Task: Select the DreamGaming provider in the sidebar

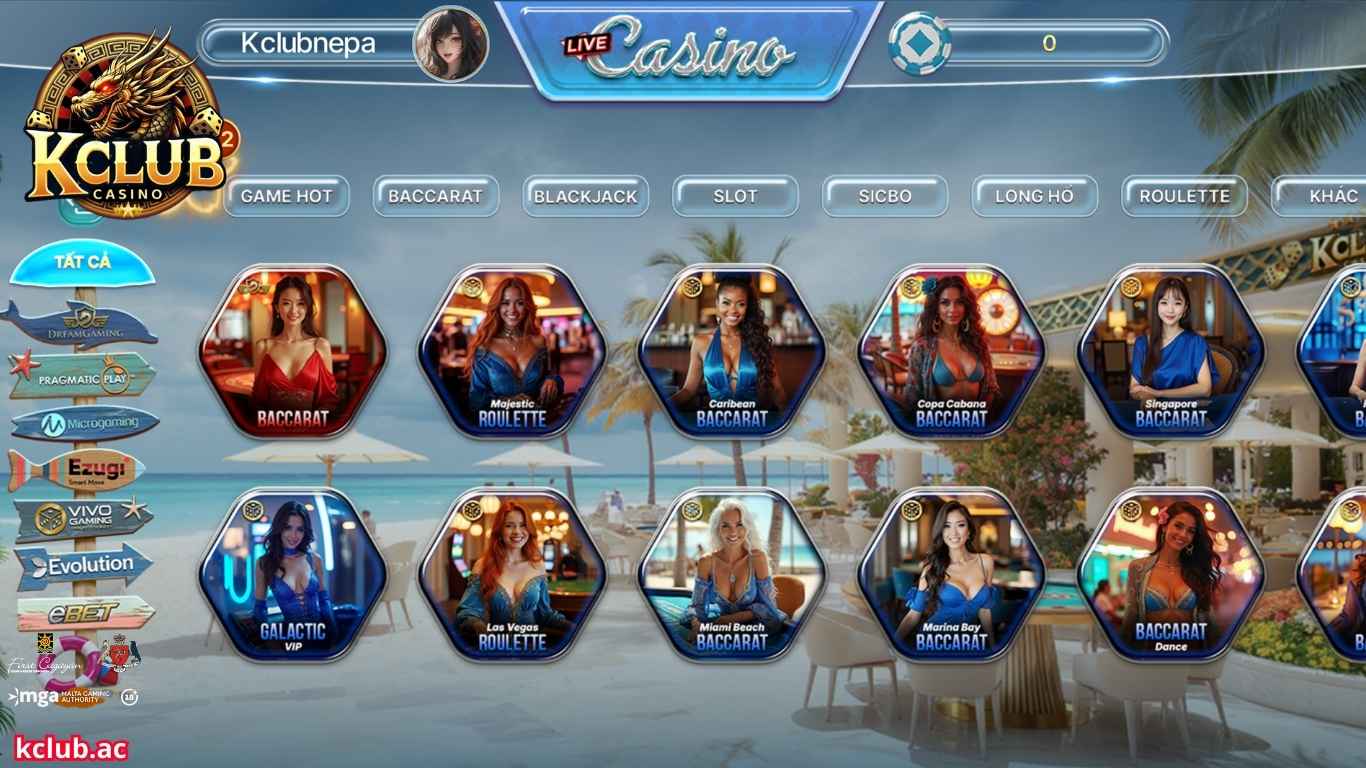Action: click(x=84, y=320)
